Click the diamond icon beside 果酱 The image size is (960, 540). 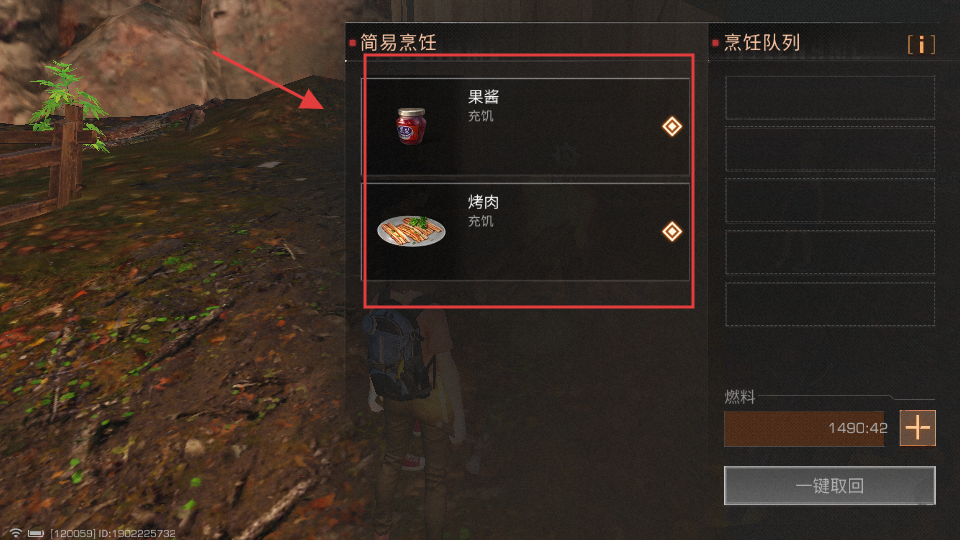click(x=672, y=126)
